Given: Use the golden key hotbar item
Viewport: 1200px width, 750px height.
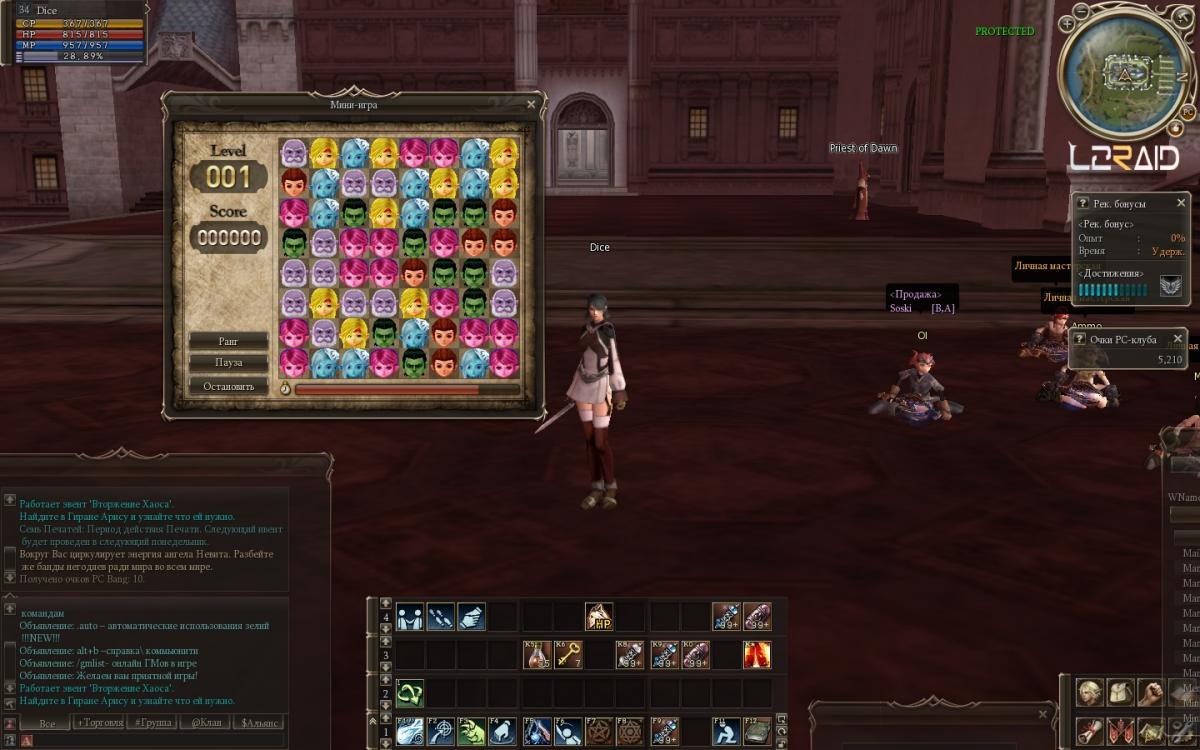Looking at the screenshot, I should 568,655.
